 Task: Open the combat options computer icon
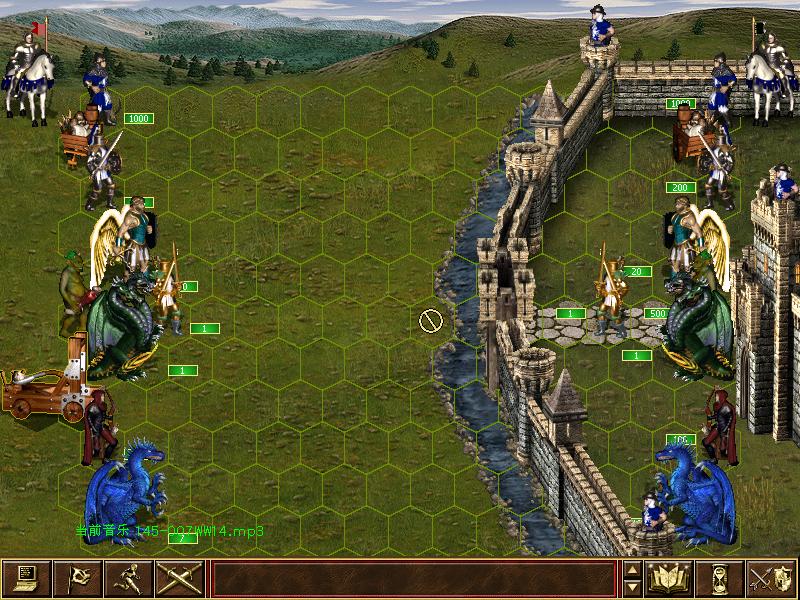[x=27, y=578]
